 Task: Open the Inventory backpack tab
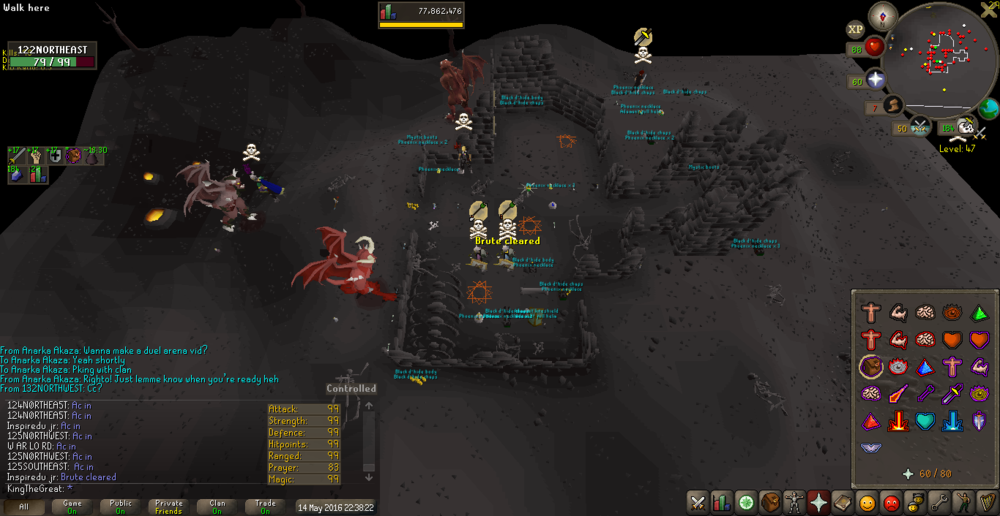pos(769,502)
